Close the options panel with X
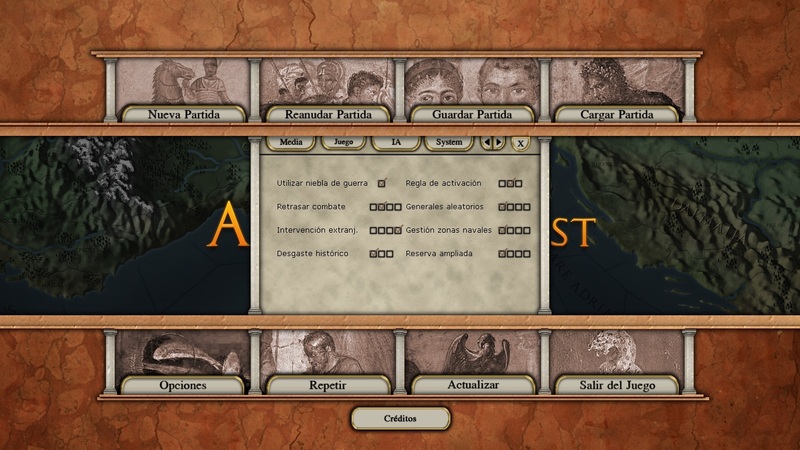The image size is (800, 450). pyautogui.click(x=520, y=143)
